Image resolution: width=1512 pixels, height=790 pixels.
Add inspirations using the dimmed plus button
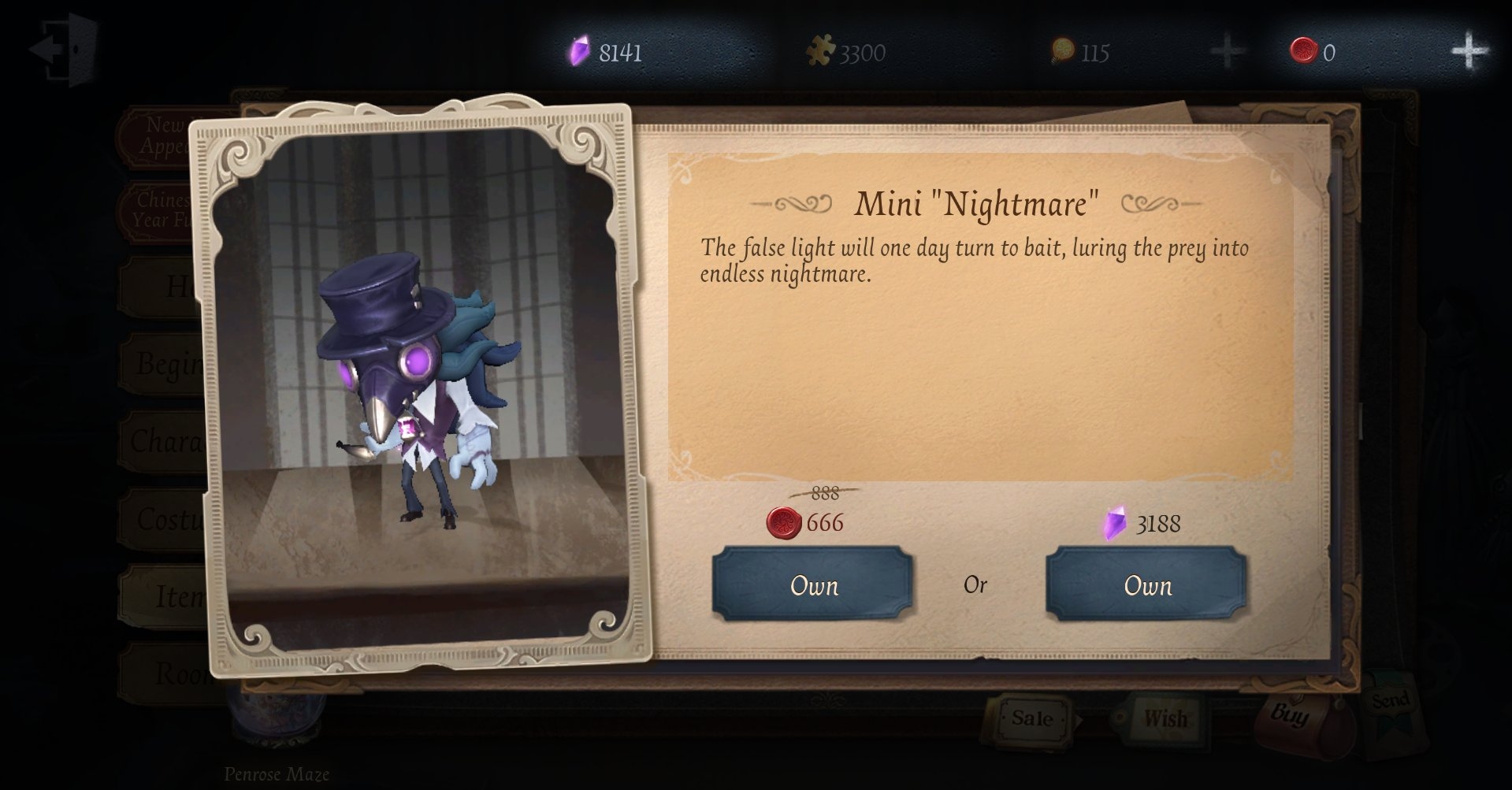coord(1226,52)
